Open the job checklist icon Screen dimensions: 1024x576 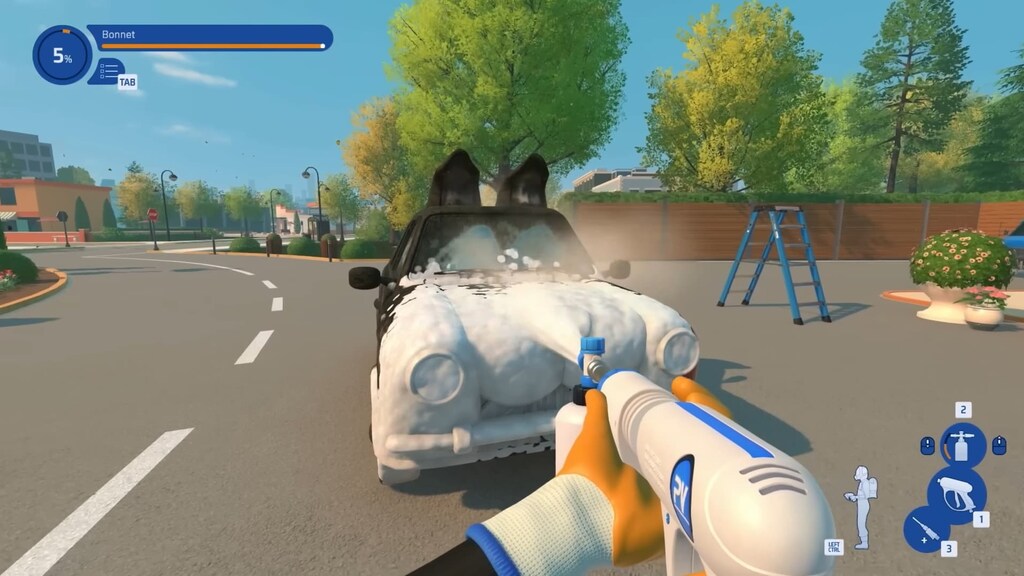[x=108, y=71]
